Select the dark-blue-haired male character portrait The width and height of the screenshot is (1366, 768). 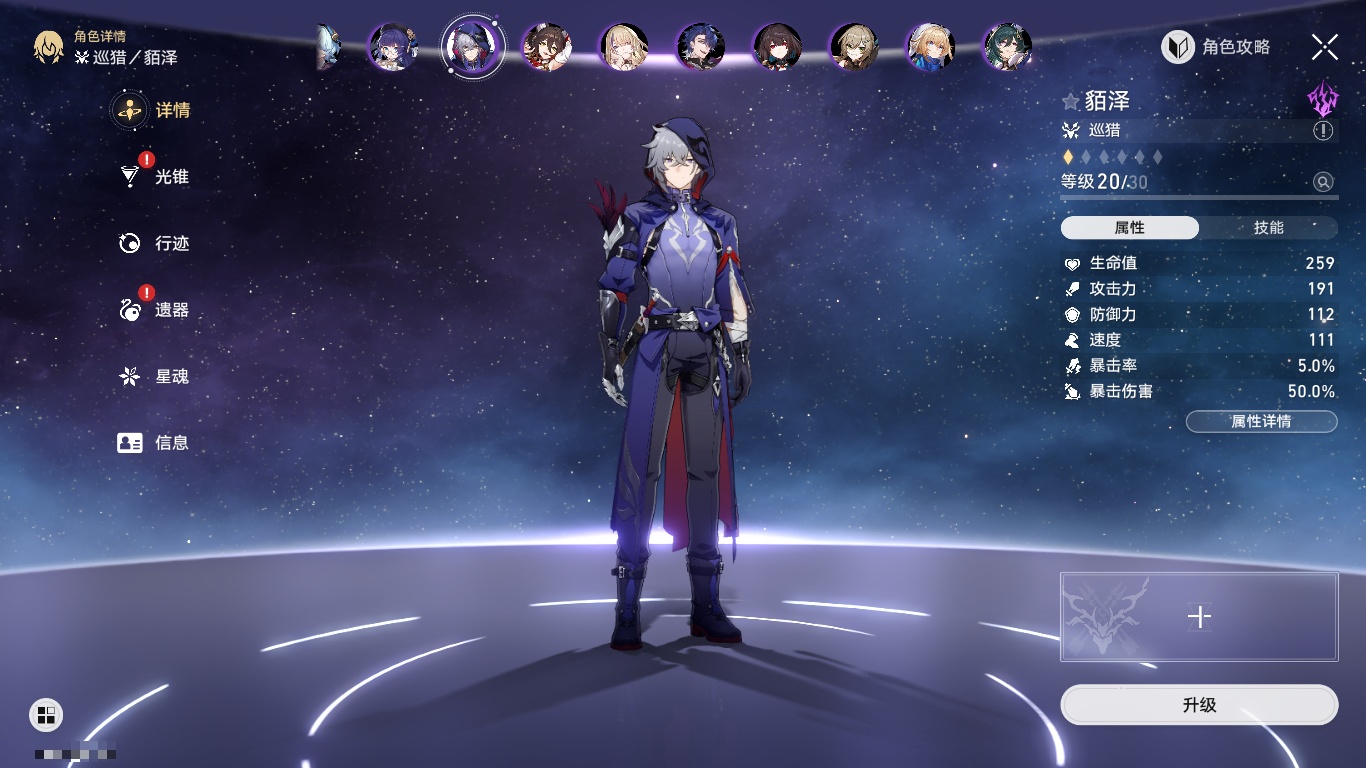pos(700,46)
